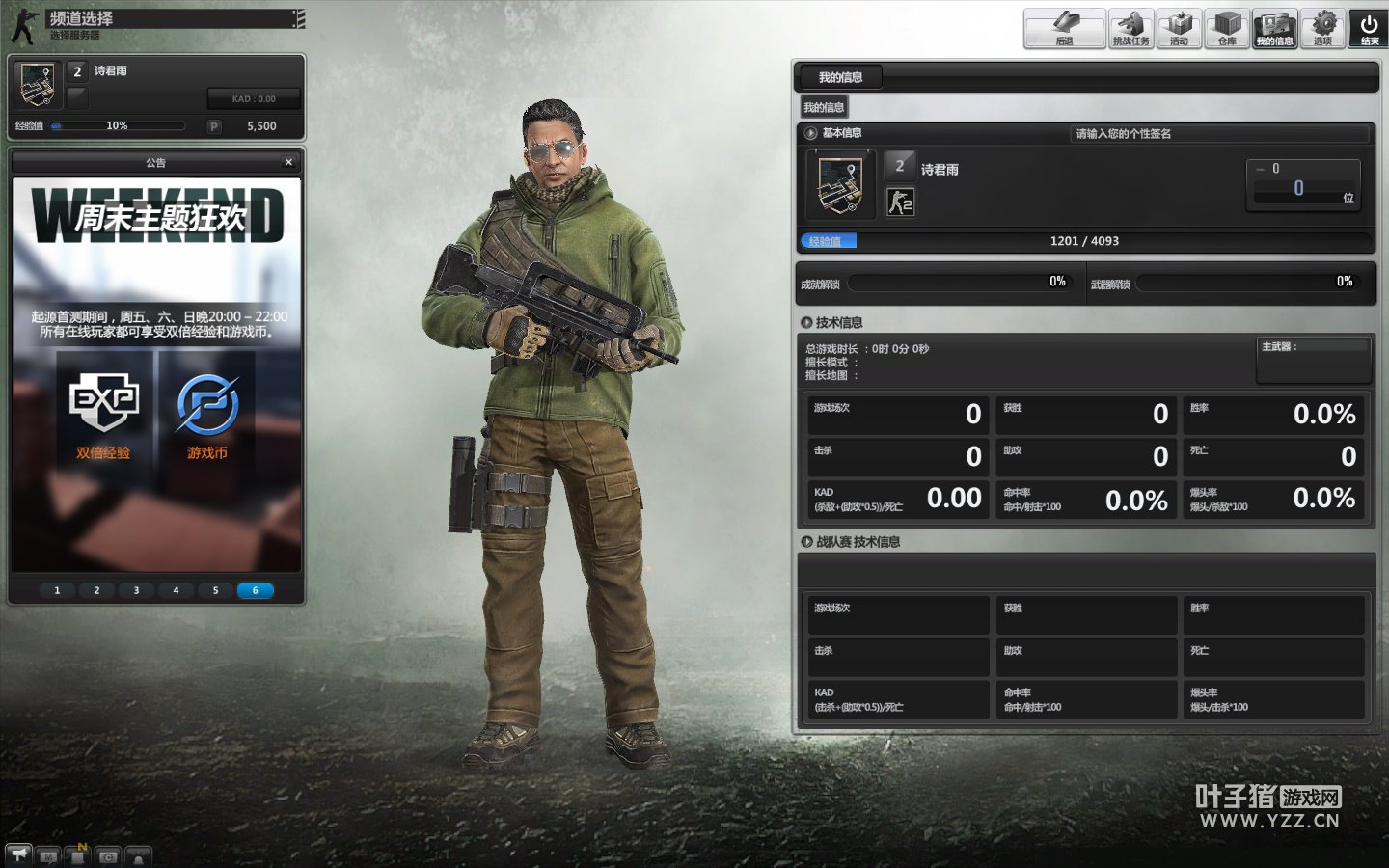The width and height of the screenshot is (1389, 868).
Task: Select the 我的信息 toolbar button
Action: (1274, 28)
